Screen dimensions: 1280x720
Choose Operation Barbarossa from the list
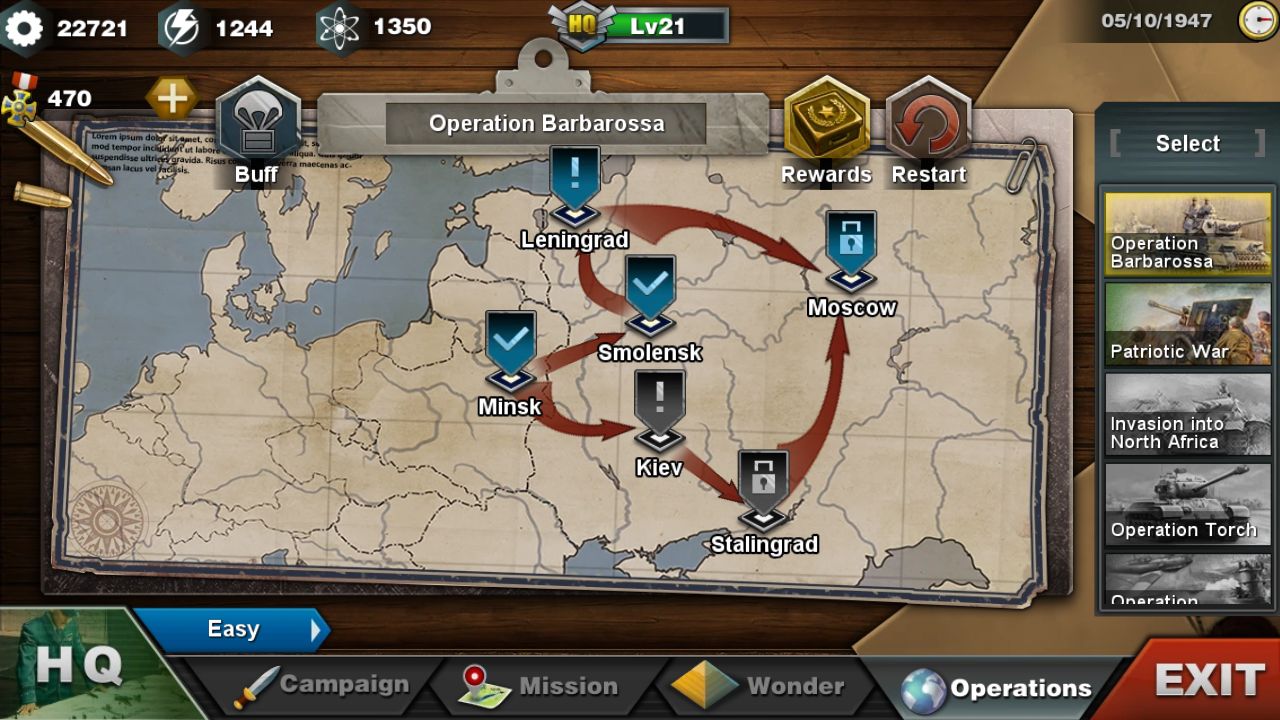[1188, 233]
